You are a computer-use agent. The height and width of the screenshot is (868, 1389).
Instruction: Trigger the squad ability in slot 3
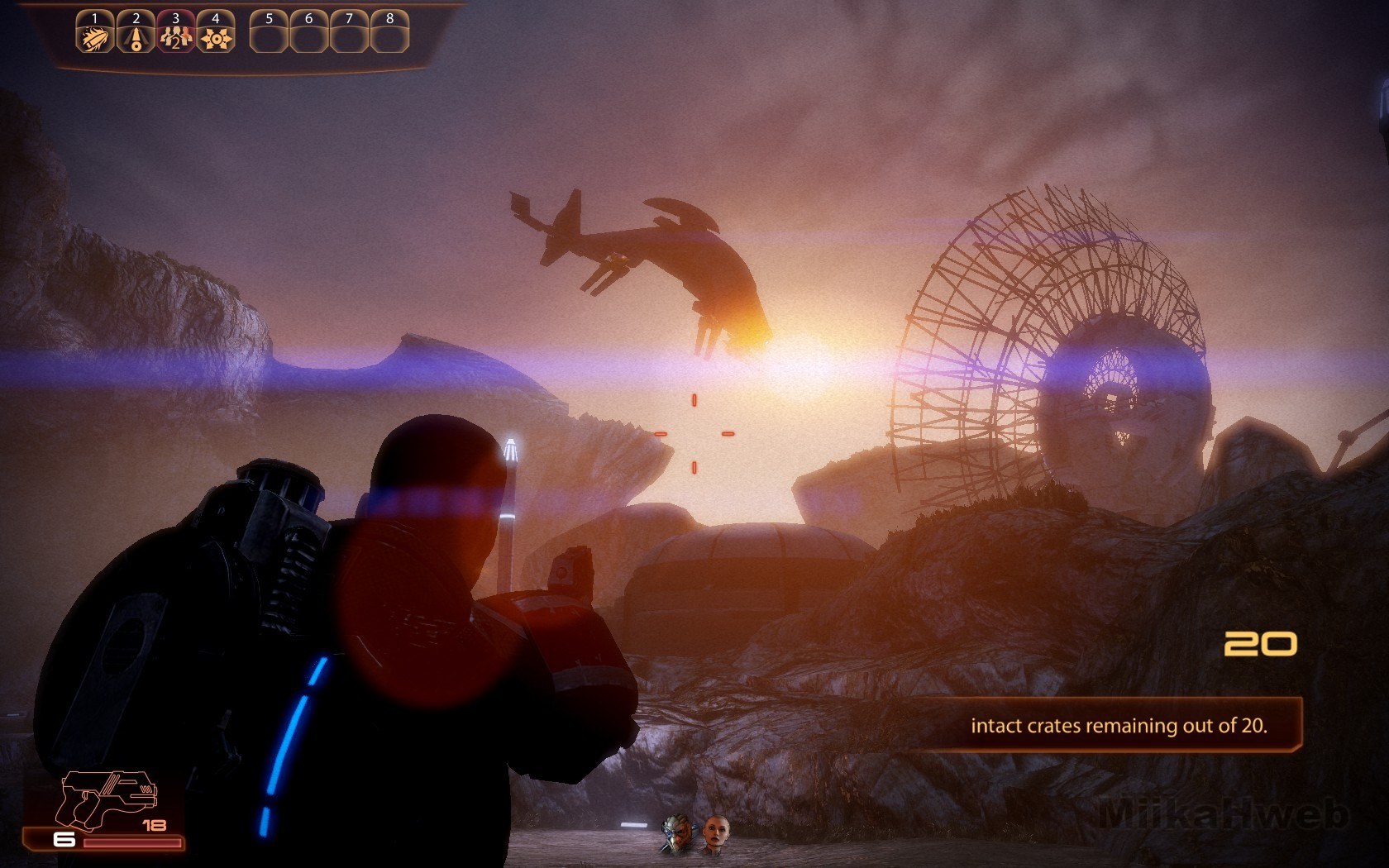coord(175,36)
